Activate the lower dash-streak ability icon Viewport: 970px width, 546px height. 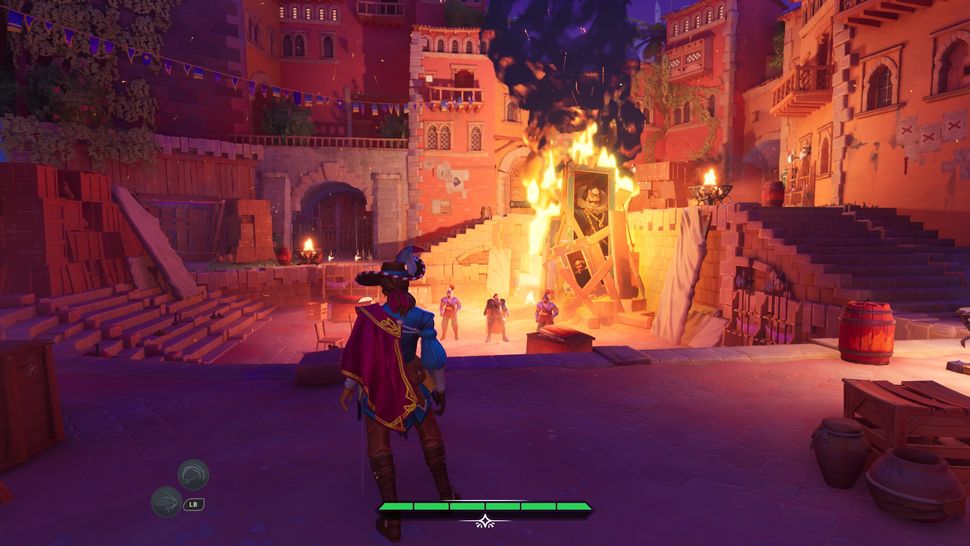click(x=166, y=501)
